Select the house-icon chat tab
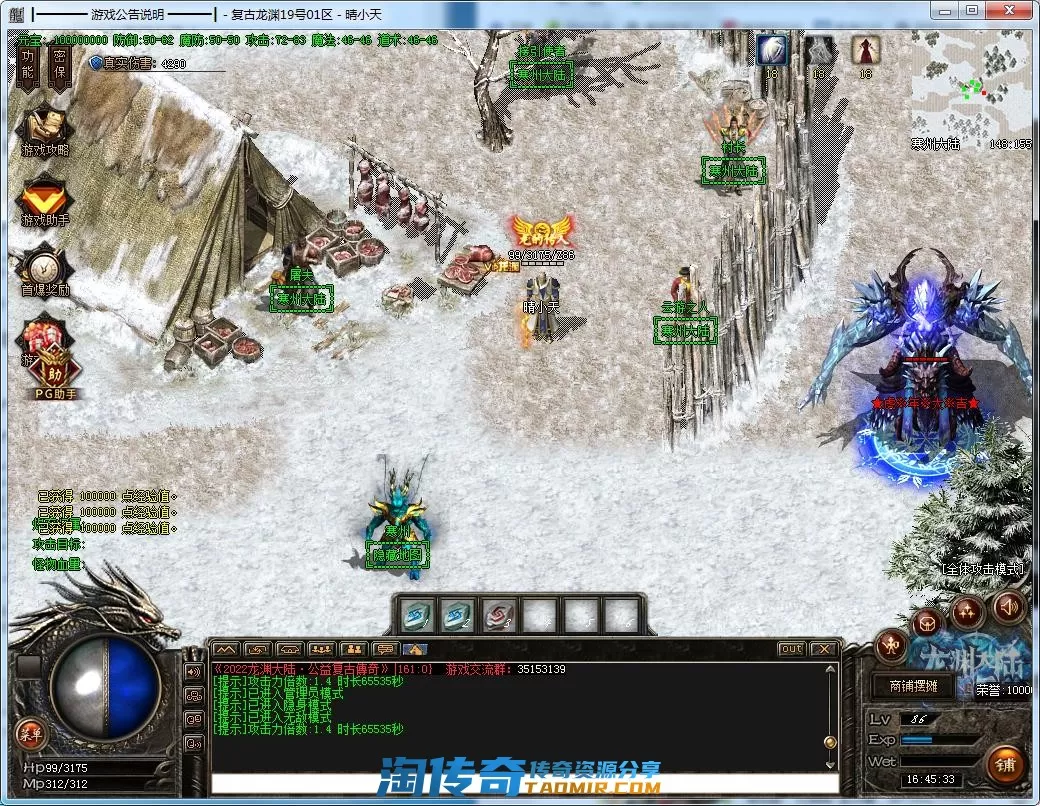Viewport: 1040px width, 806px height. pos(415,649)
